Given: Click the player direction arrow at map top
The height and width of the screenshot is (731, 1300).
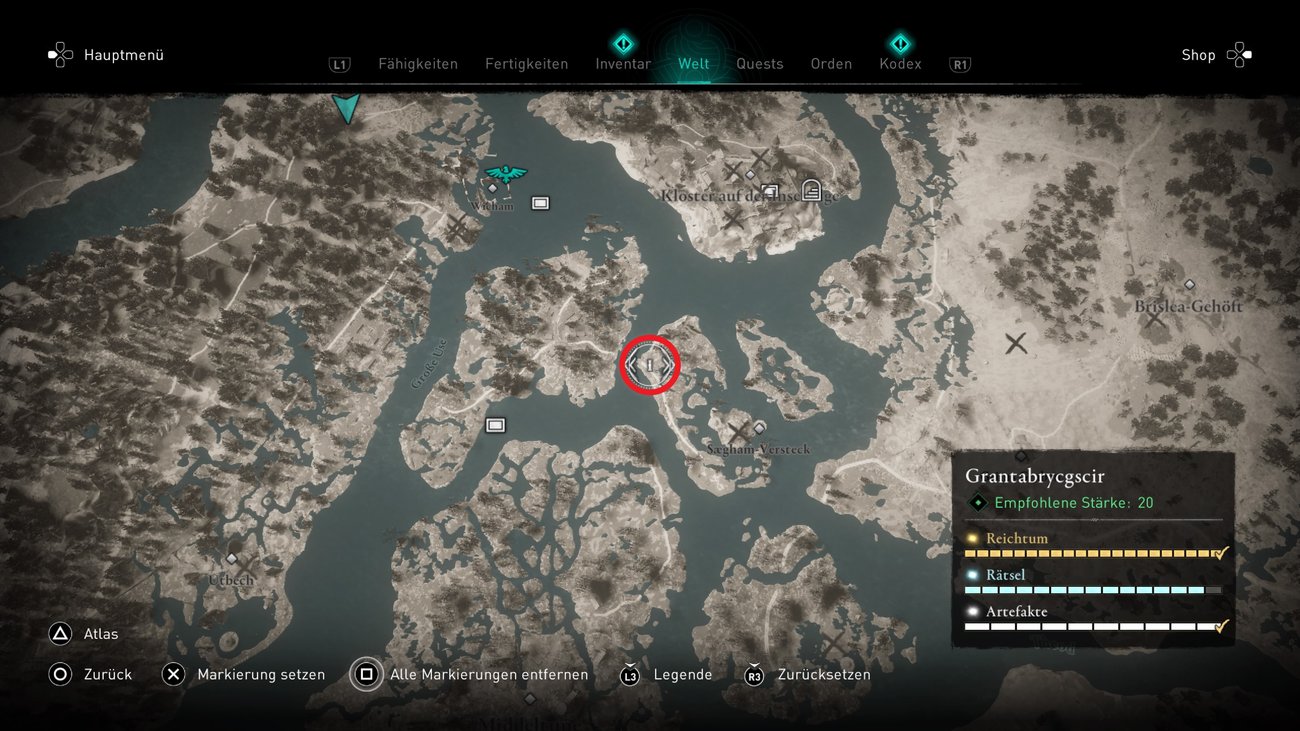Looking at the screenshot, I should pyautogui.click(x=345, y=107).
